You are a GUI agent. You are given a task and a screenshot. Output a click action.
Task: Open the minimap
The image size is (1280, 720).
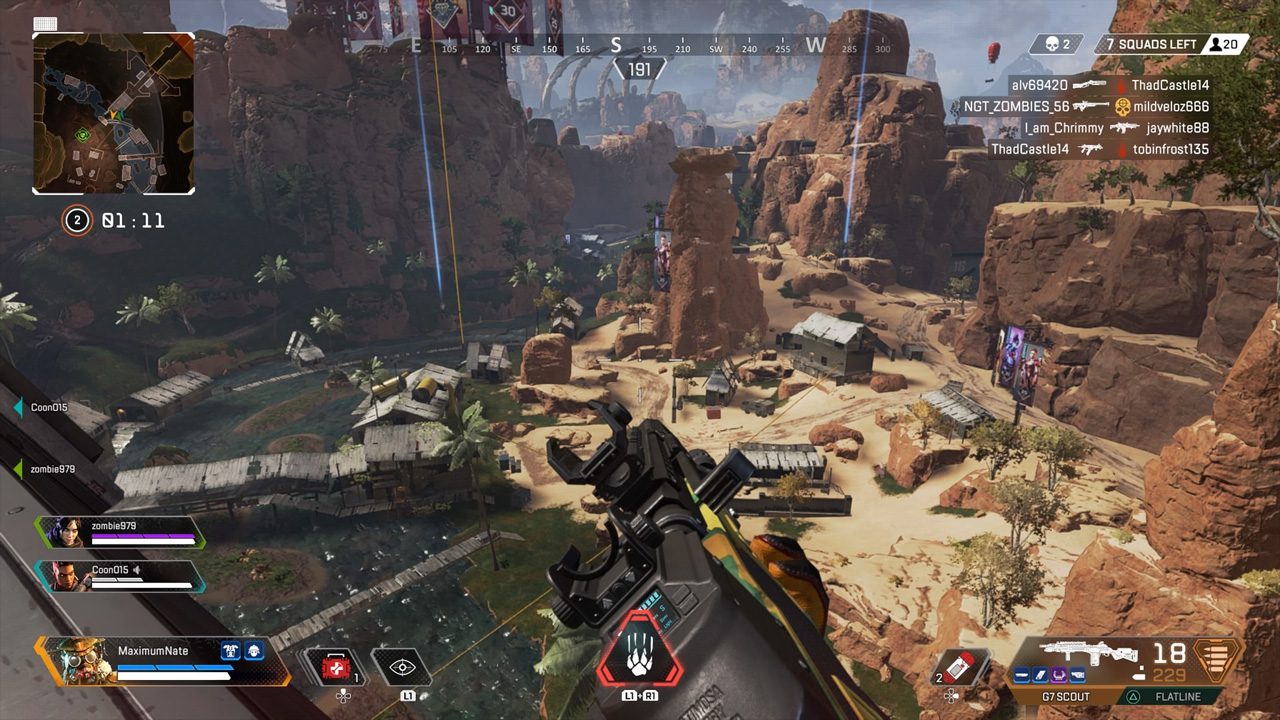113,113
